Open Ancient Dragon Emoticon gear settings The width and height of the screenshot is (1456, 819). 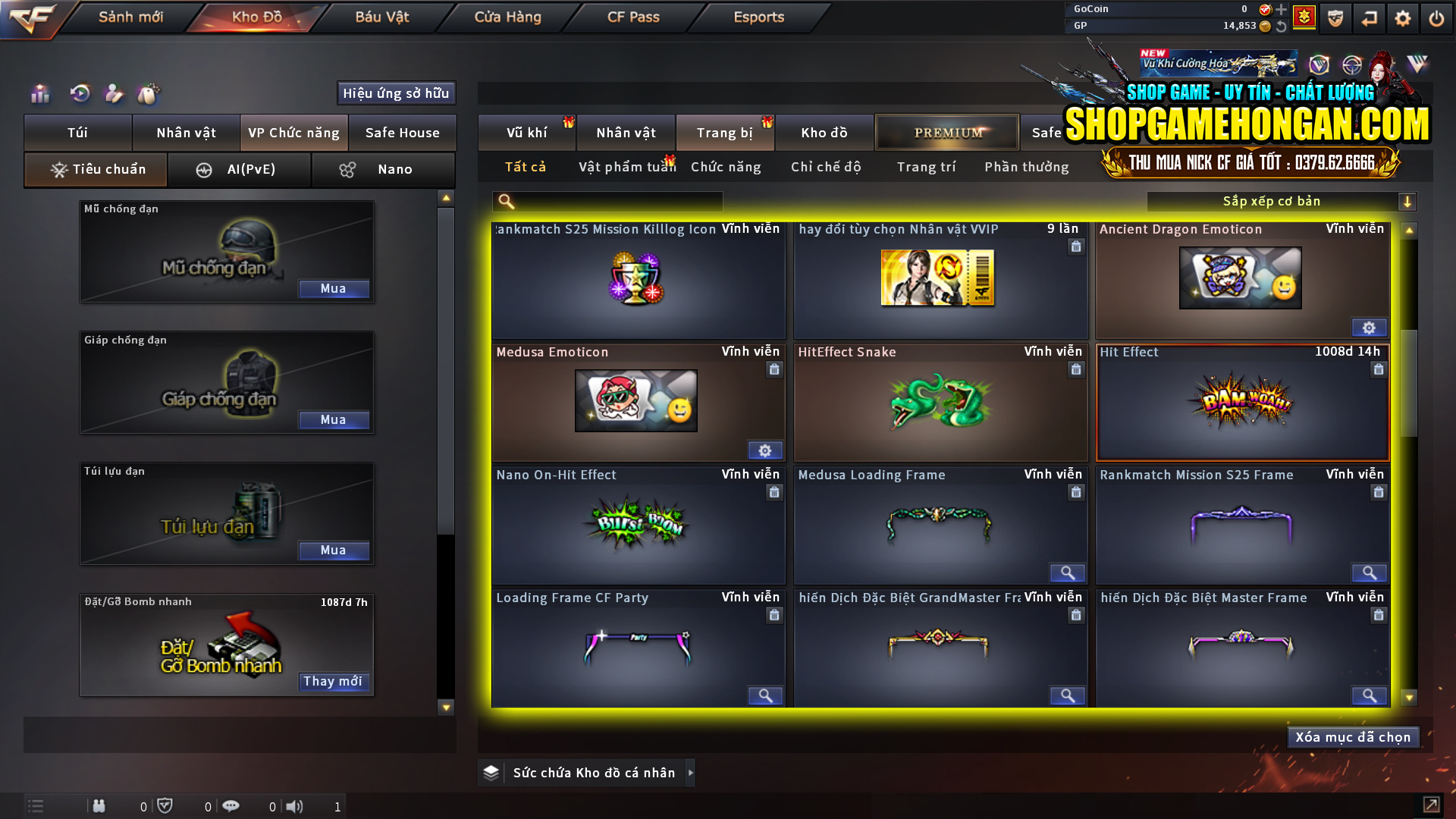pyautogui.click(x=1369, y=328)
